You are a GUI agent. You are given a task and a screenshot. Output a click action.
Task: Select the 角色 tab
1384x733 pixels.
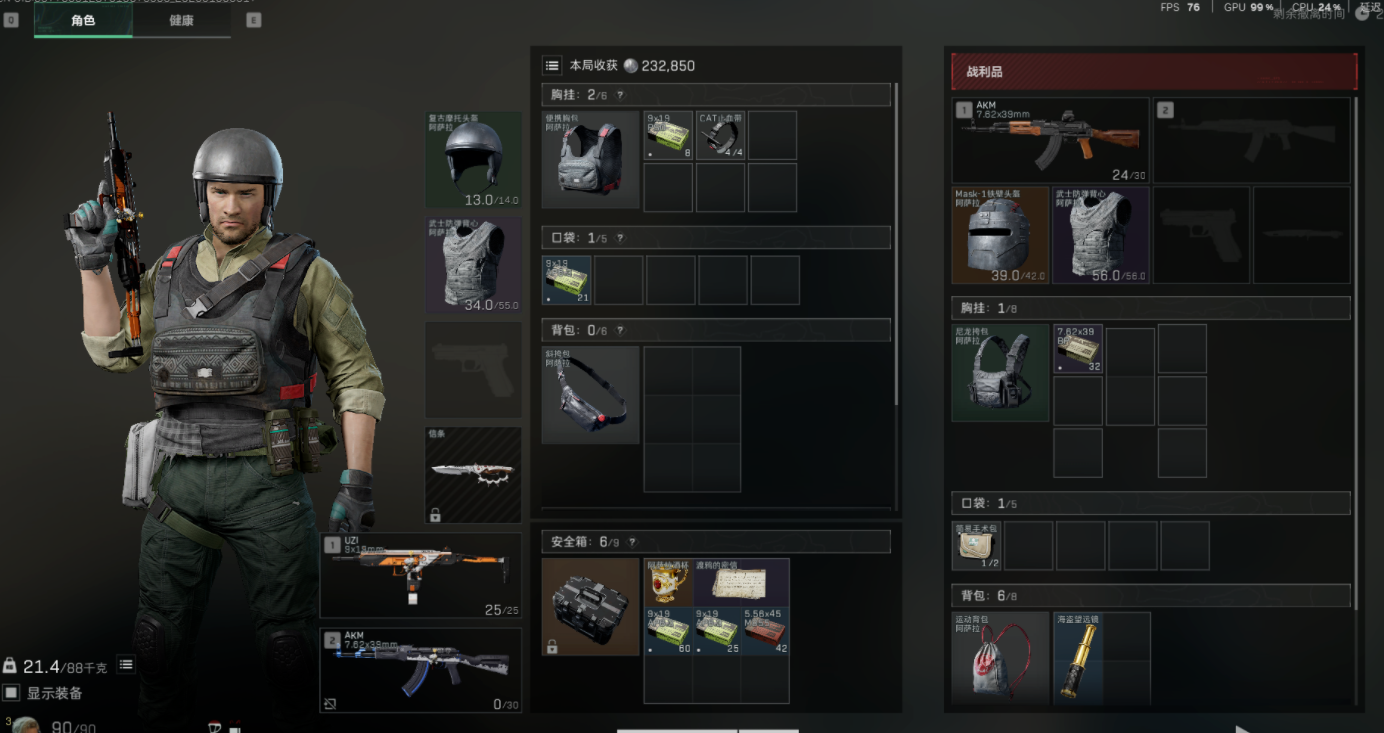point(83,20)
